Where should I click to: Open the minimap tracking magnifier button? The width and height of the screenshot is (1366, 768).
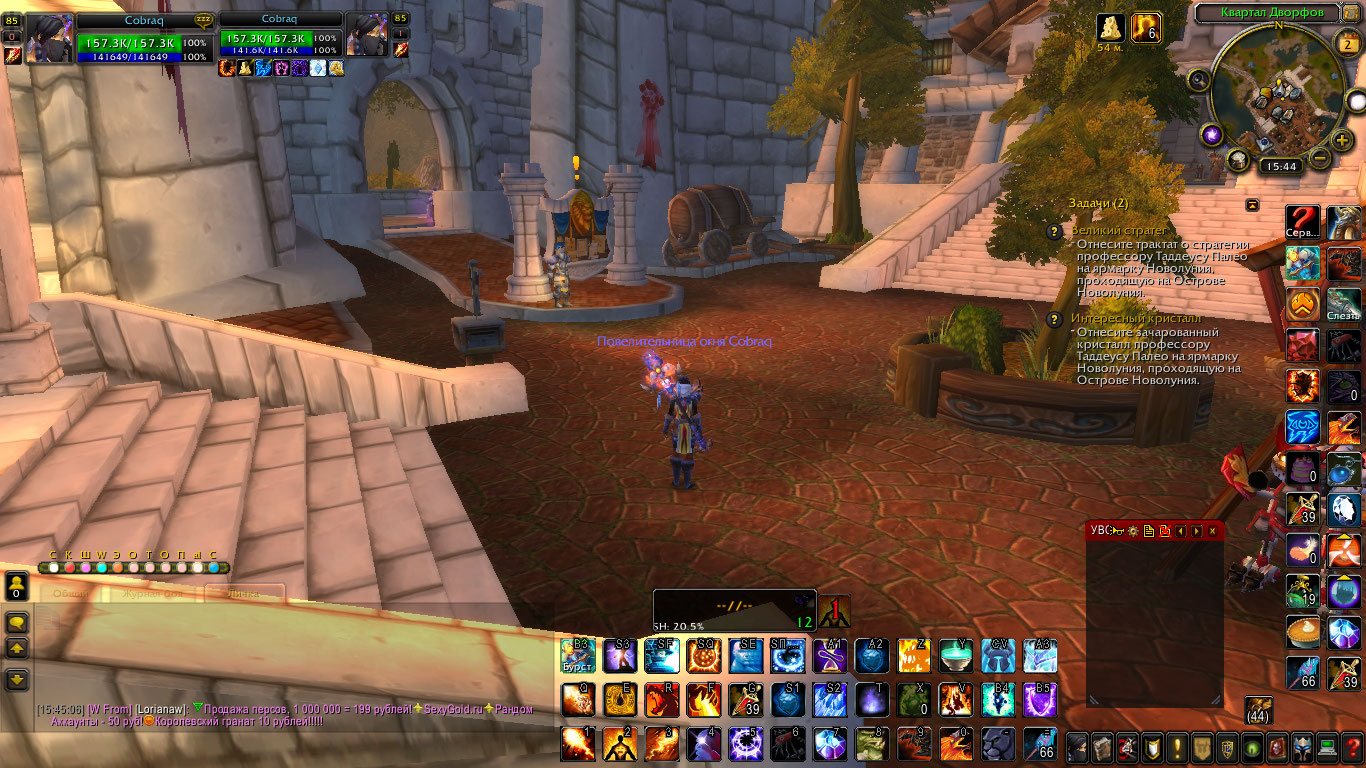pyautogui.click(x=1198, y=79)
